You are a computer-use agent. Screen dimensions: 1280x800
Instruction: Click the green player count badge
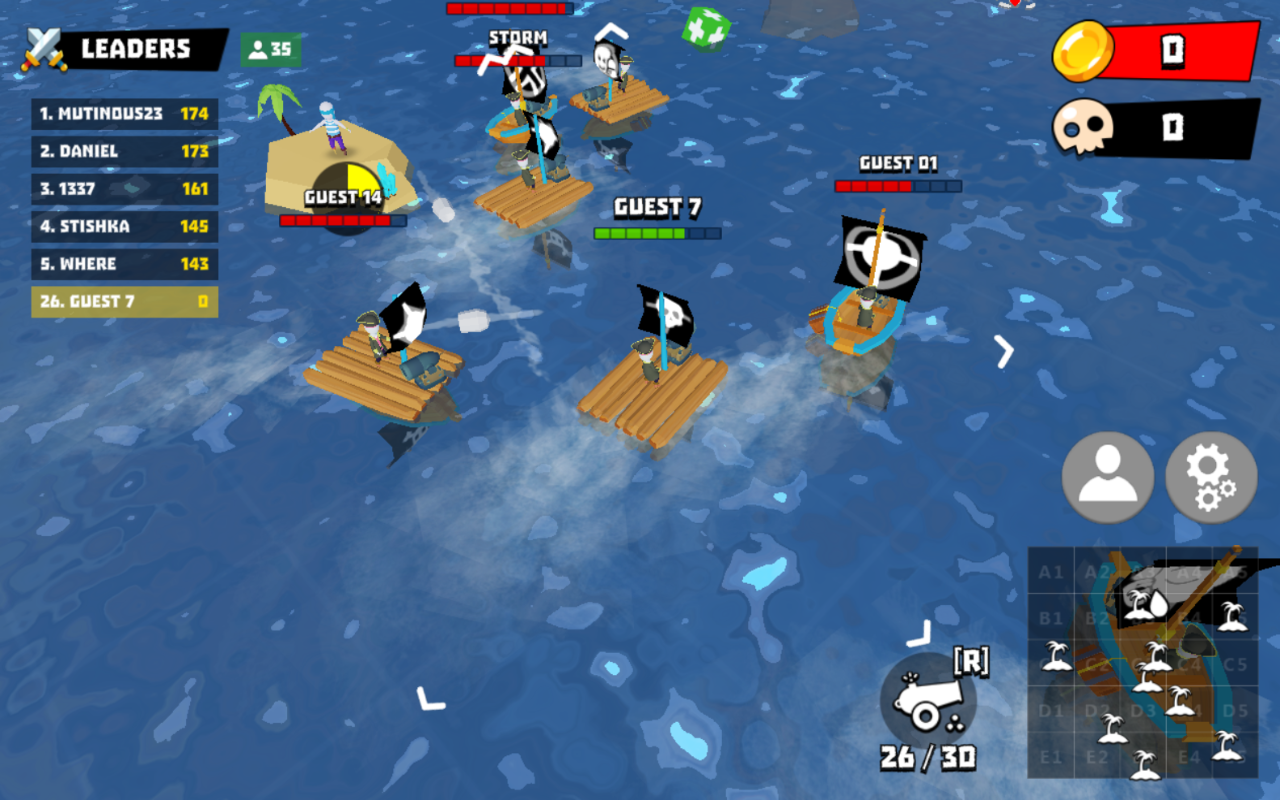[x=270, y=49]
